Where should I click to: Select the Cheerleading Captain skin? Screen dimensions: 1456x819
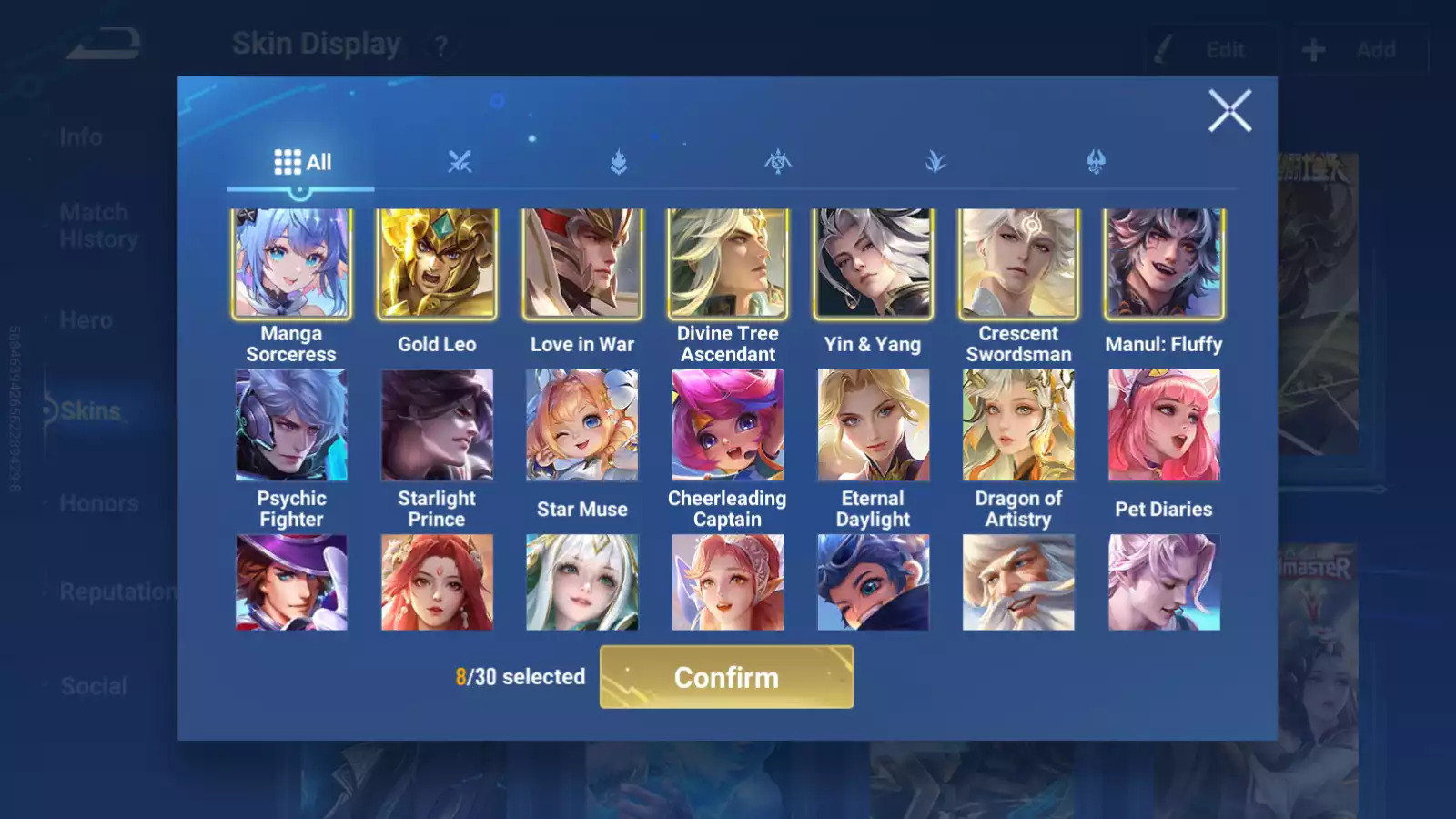[728, 425]
